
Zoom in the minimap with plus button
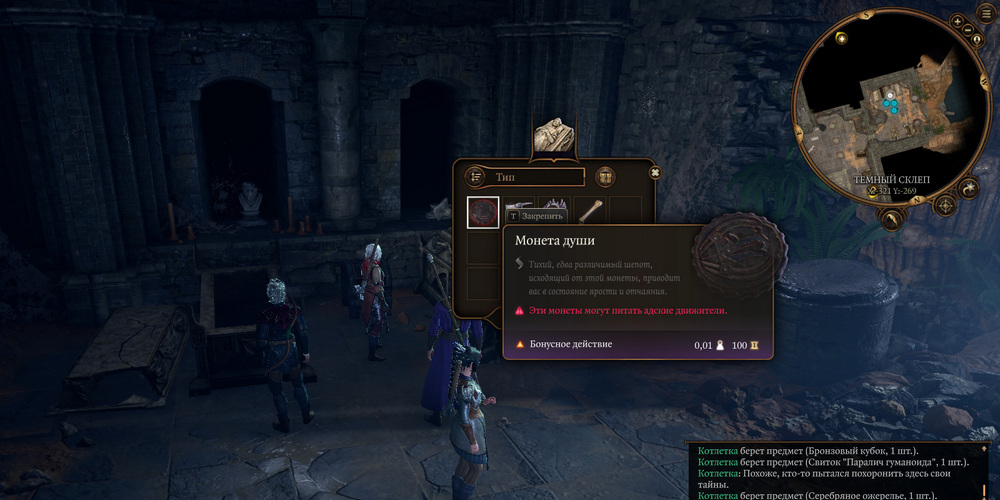click(x=957, y=21)
